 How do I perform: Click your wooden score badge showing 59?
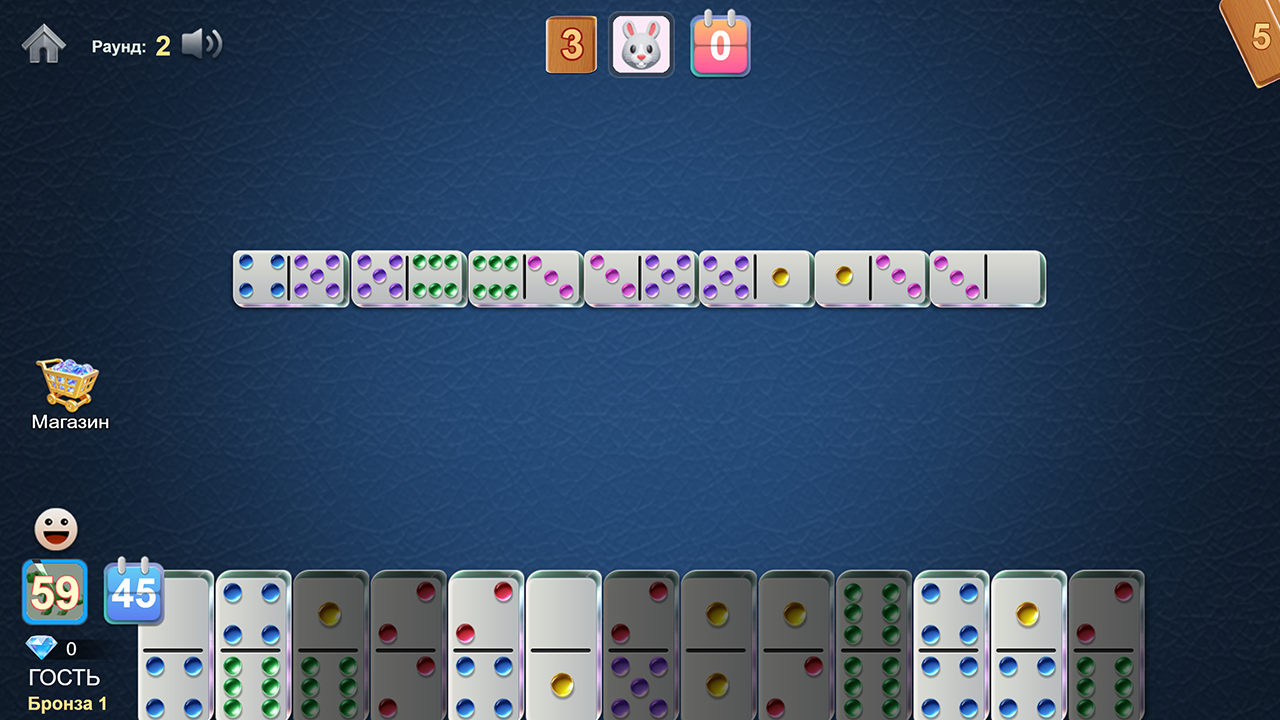(x=55, y=592)
